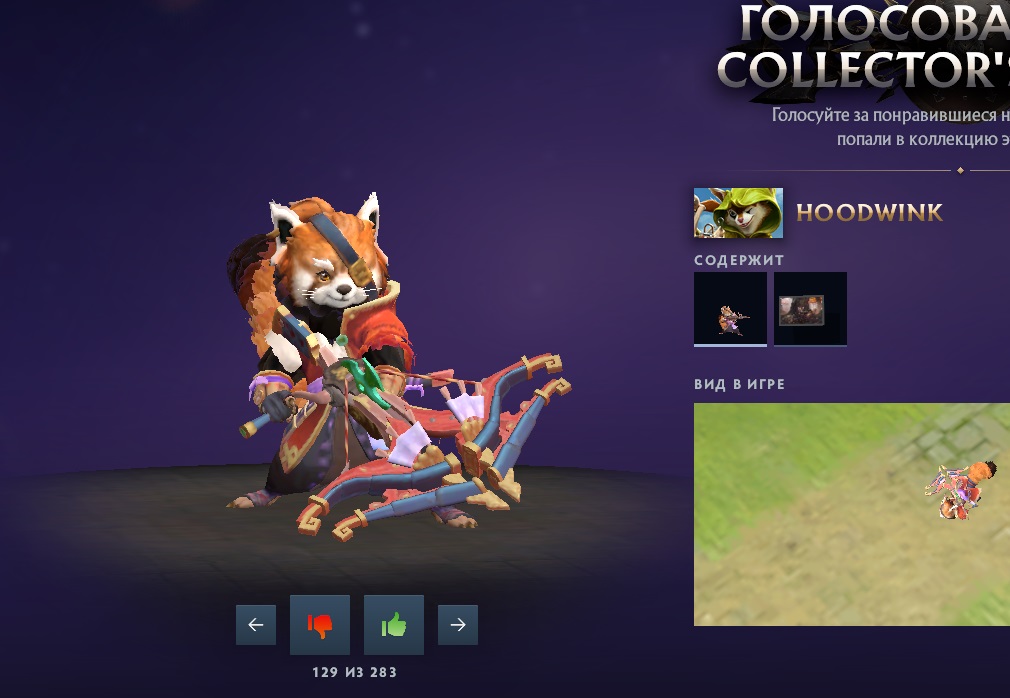The image size is (1010, 698).
Task: Vote thumbs up on this set
Action: (x=394, y=625)
